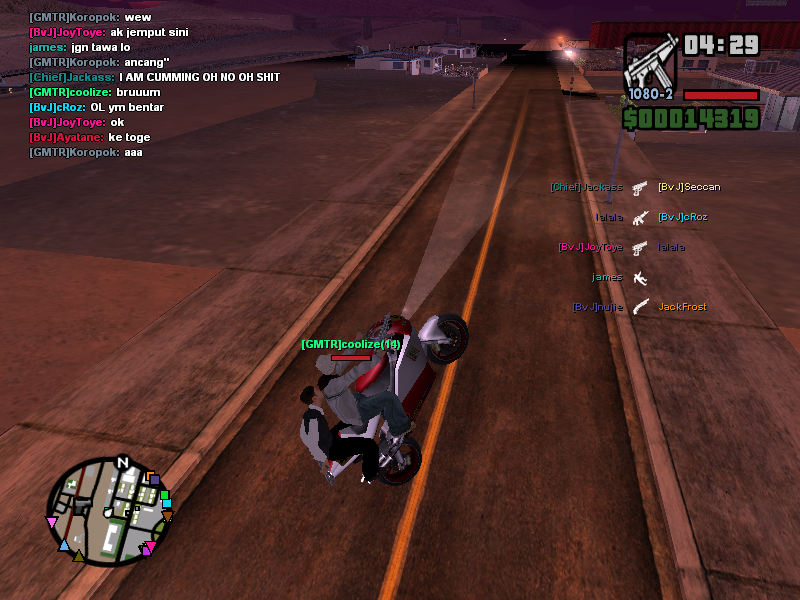Click james's death entry in the kill feed
The image size is (800, 600).
click(x=621, y=277)
